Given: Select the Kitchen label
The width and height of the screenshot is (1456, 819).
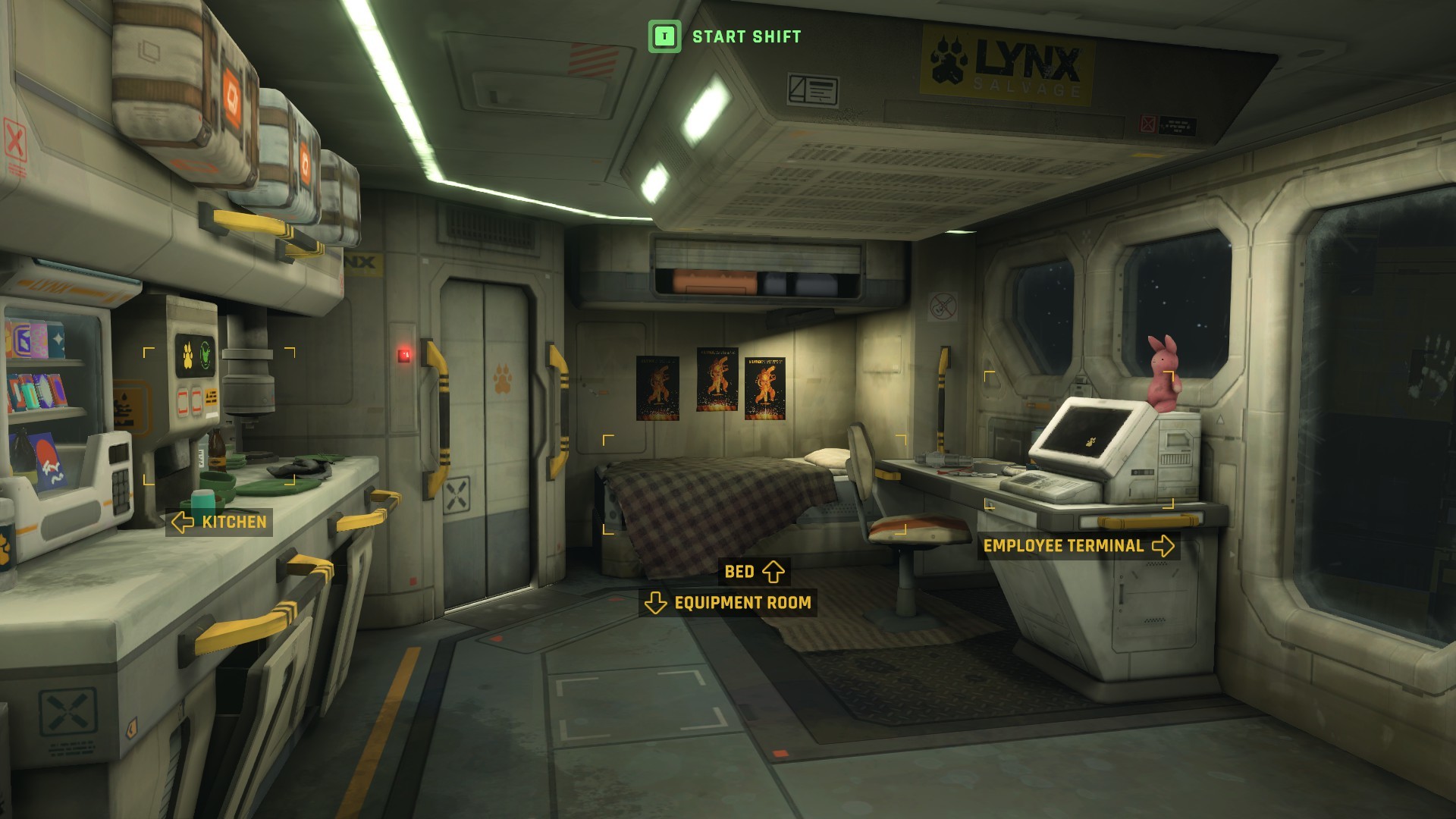Looking at the screenshot, I should pyautogui.click(x=234, y=522).
